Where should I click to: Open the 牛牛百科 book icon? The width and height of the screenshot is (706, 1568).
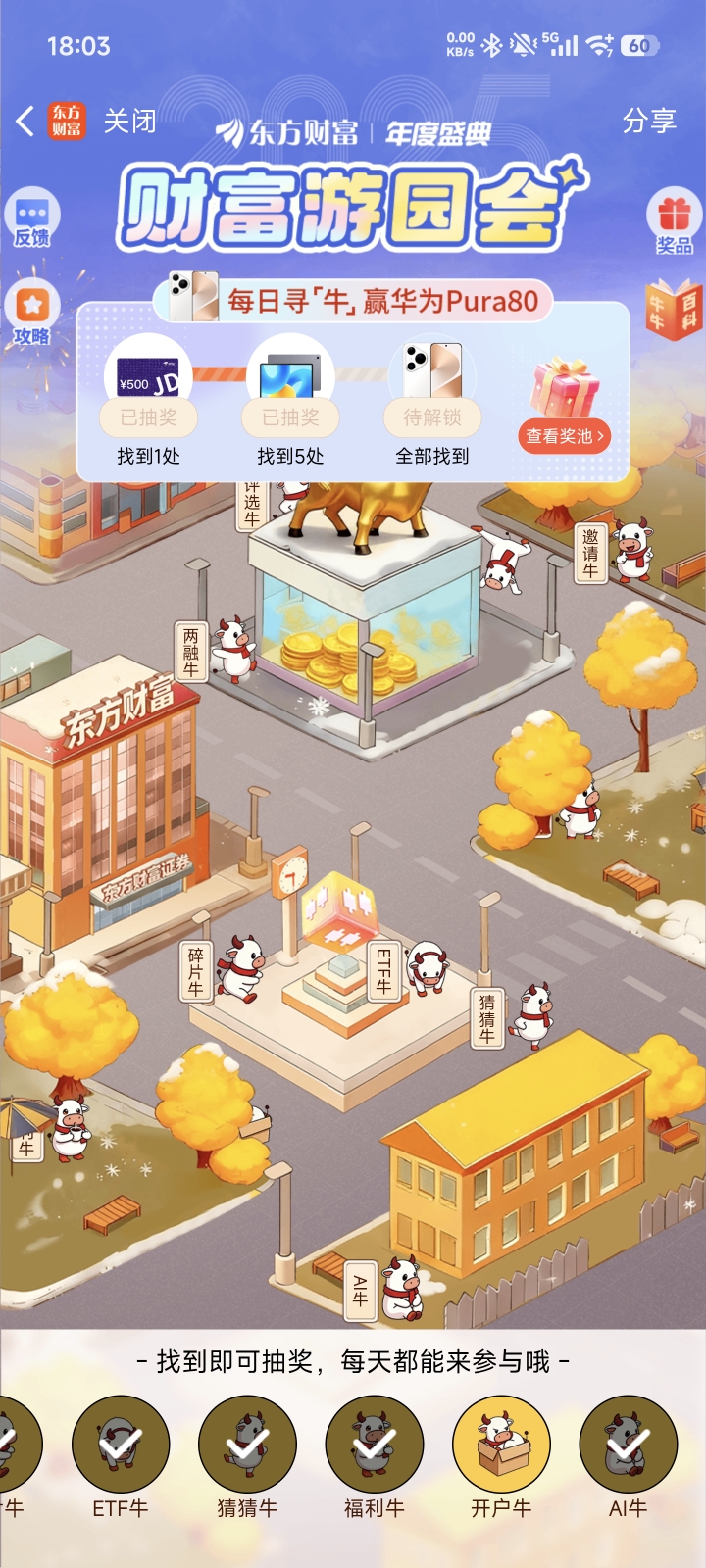coord(675,311)
